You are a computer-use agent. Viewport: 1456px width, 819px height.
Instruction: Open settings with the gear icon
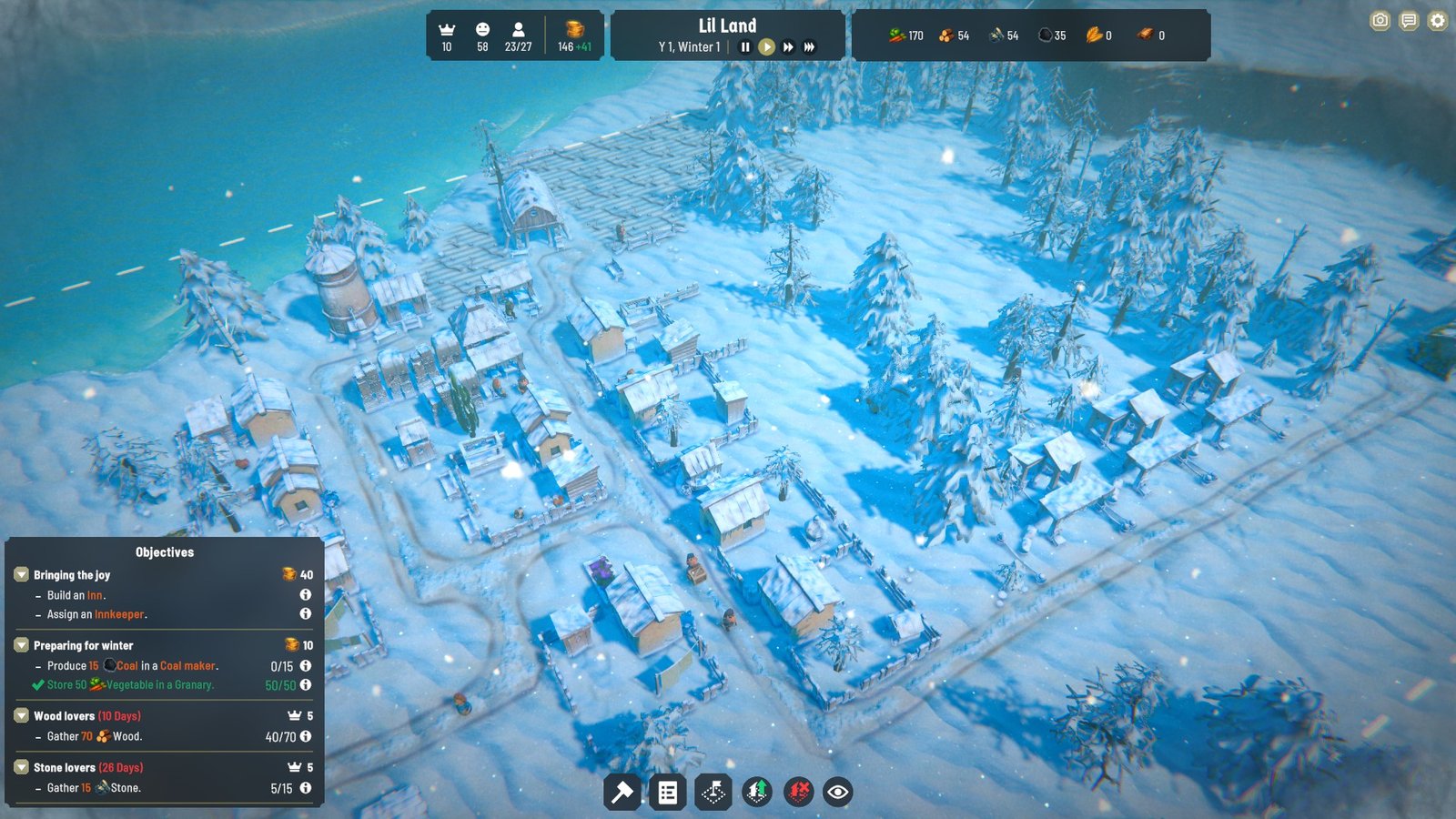click(x=1437, y=21)
